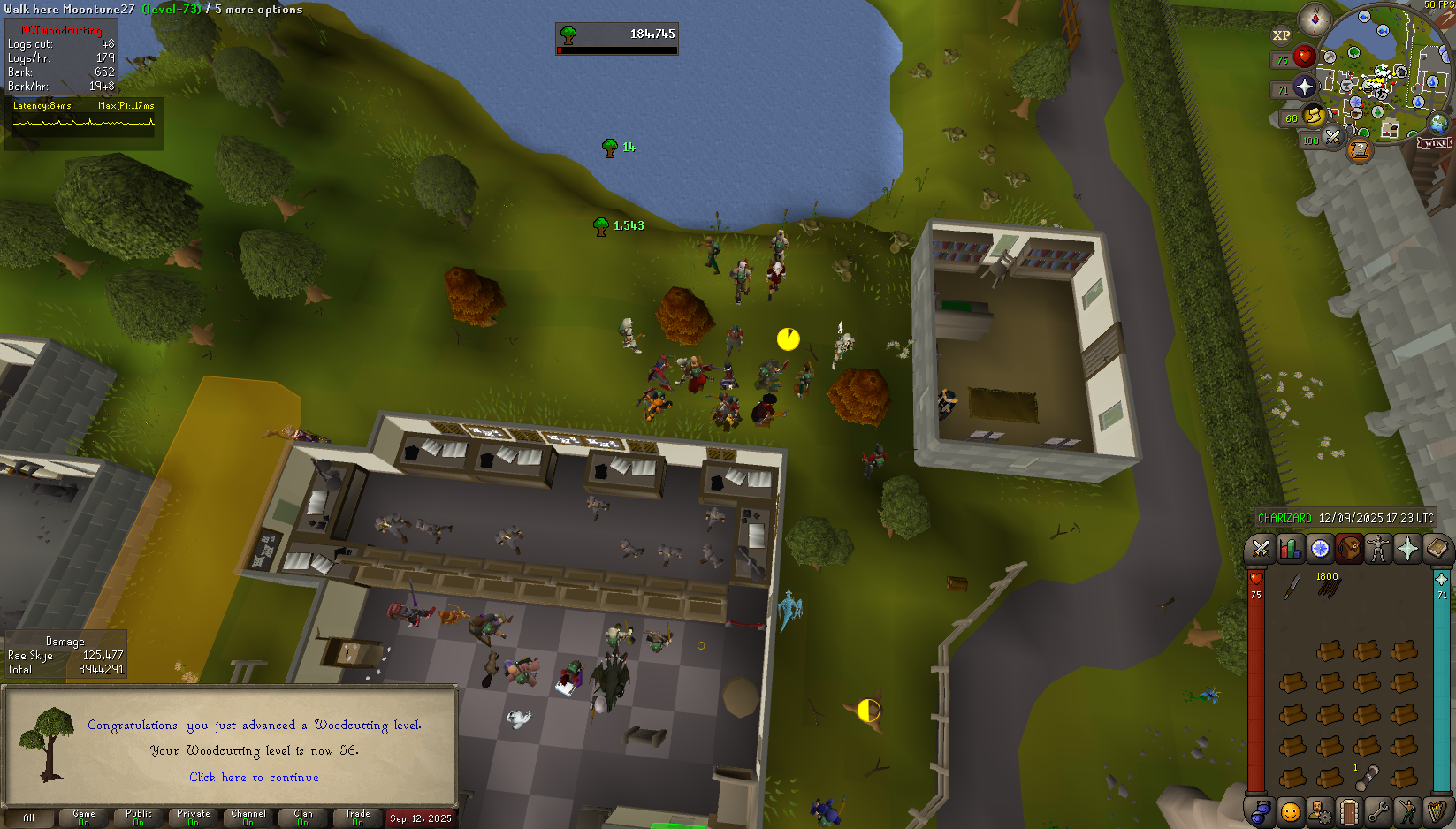Open the Combat Options tab
The image size is (1456, 829).
point(1260,550)
